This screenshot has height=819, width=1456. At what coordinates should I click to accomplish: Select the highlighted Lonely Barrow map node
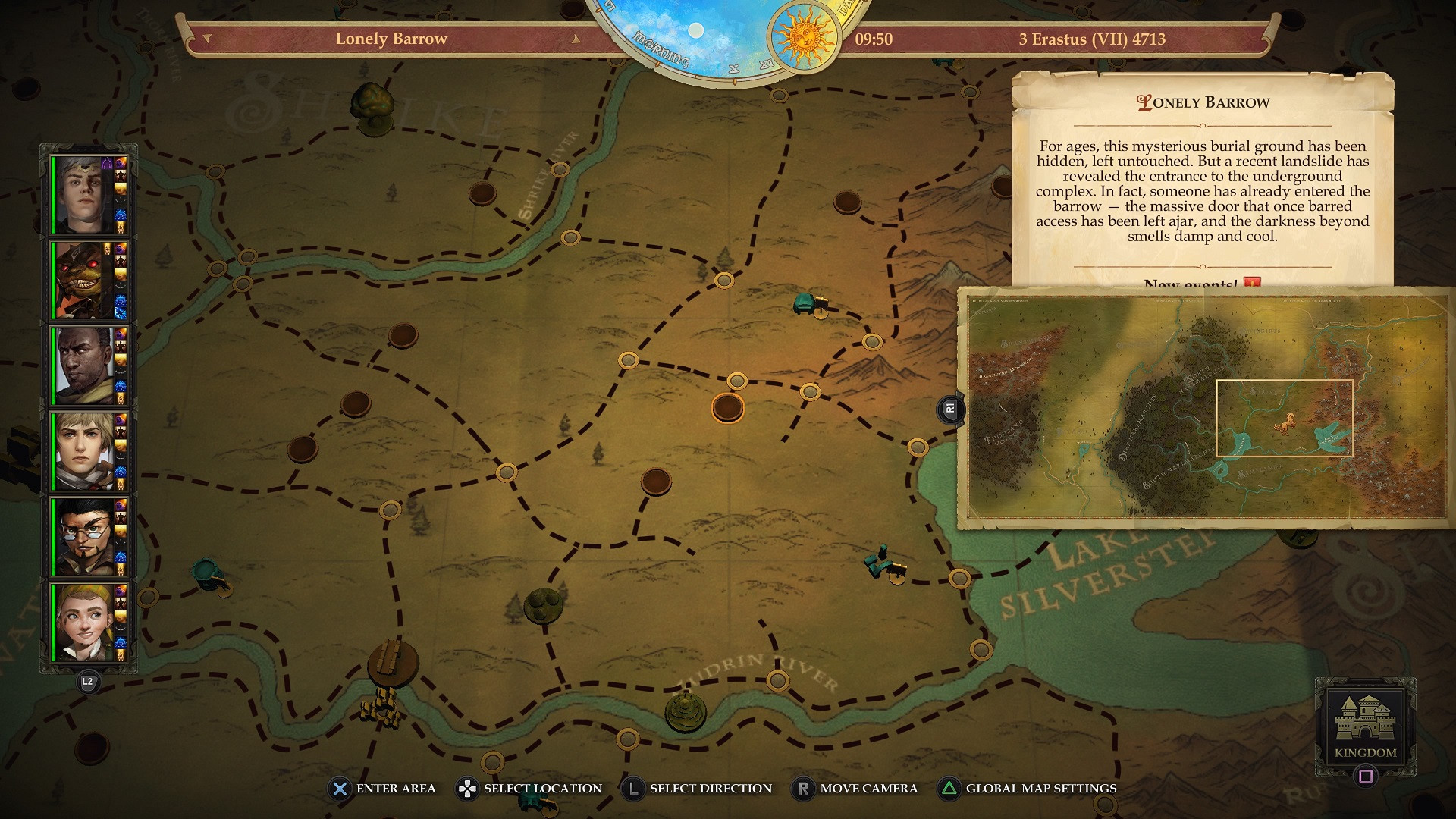727,408
